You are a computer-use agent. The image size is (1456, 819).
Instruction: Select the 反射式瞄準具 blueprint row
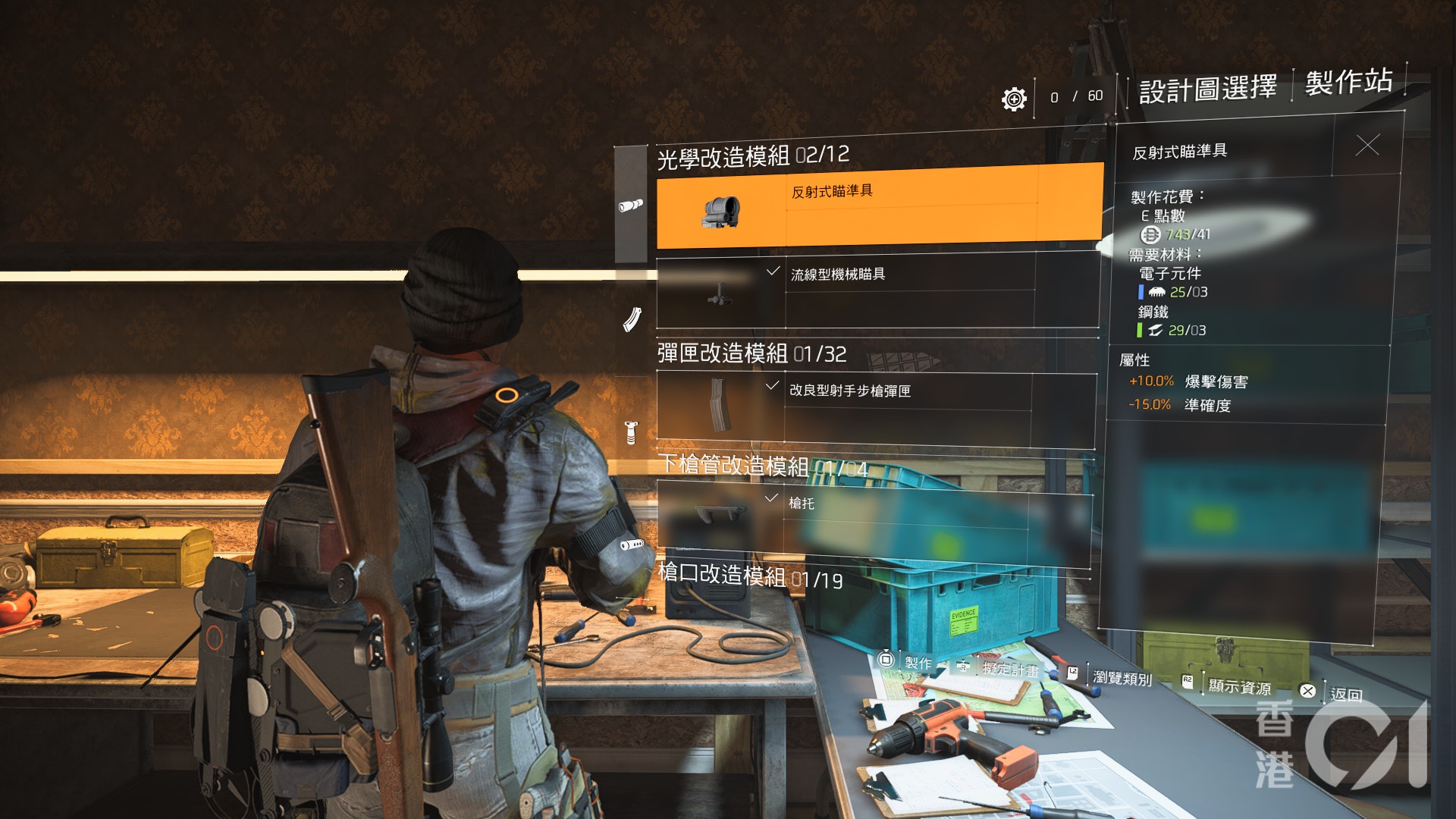click(x=879, y=207)
